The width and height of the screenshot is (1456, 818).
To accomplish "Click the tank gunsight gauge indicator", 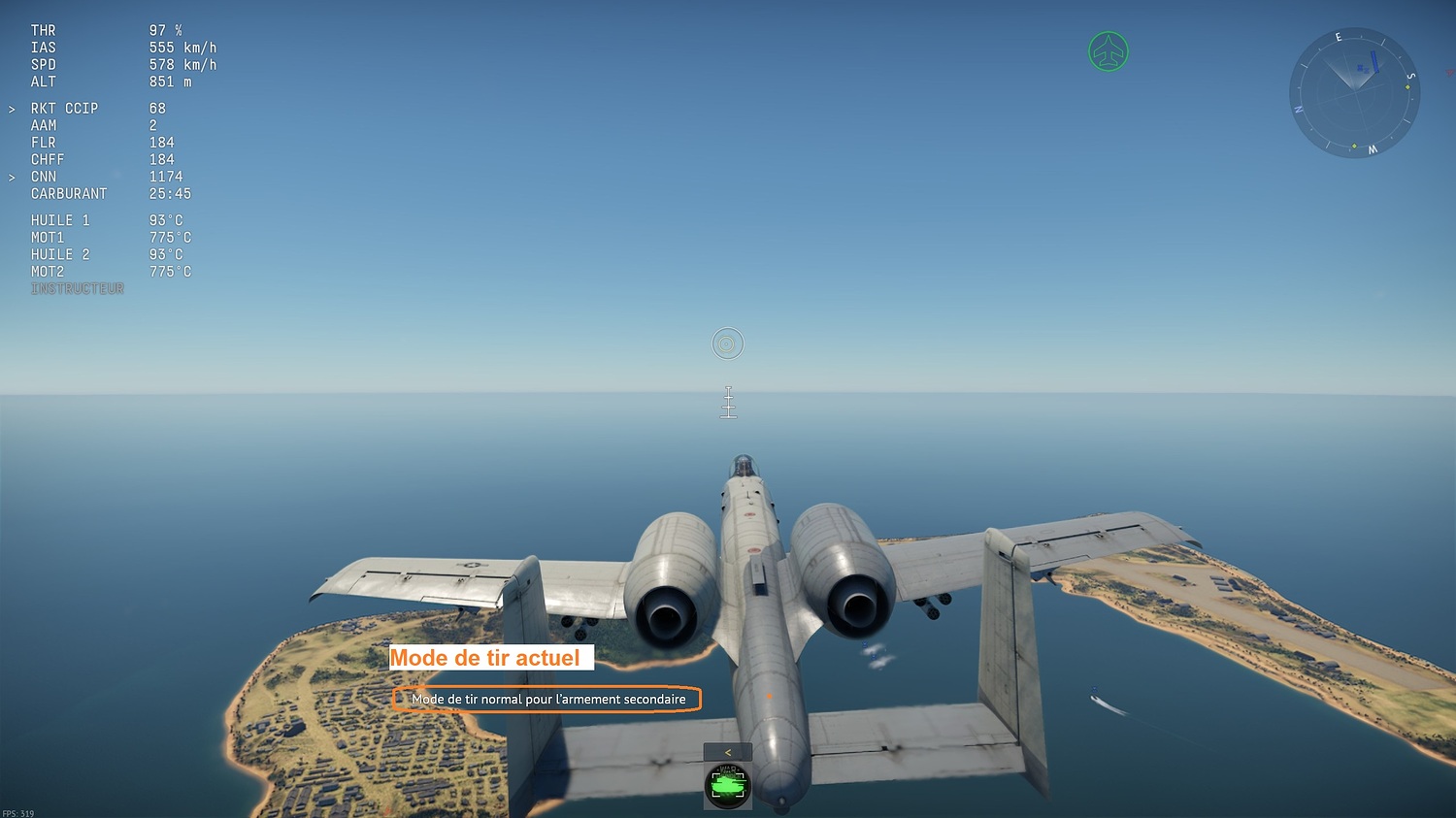I will click(726, 786).
